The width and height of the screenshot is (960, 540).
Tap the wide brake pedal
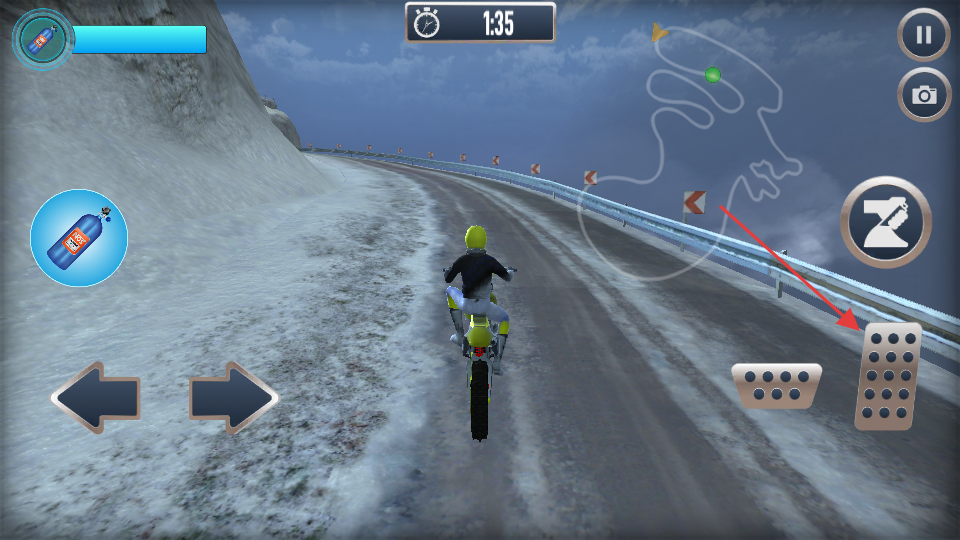(776, 386)
